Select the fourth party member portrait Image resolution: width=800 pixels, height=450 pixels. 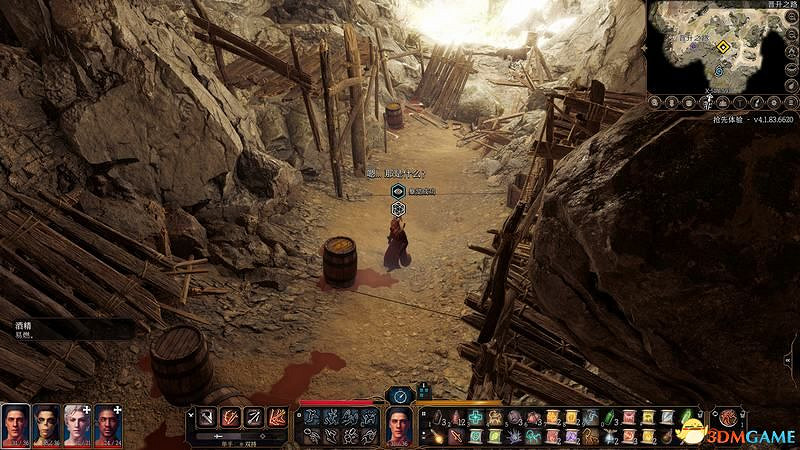tap(107, 423)
